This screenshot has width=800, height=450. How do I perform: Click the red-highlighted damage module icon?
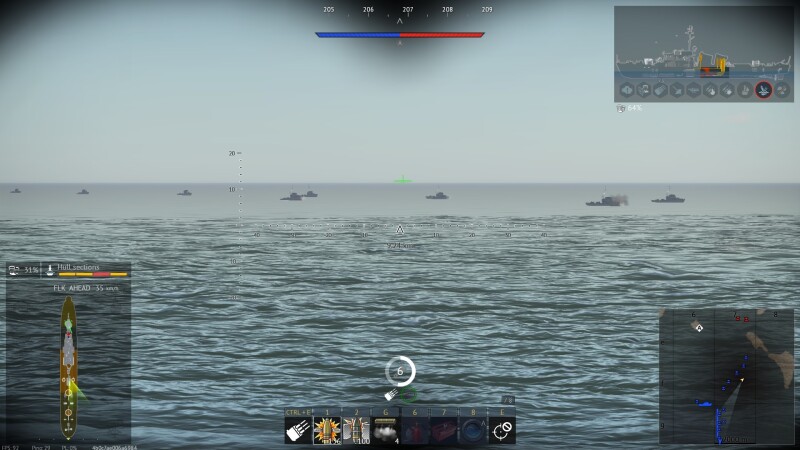(764, 90)
